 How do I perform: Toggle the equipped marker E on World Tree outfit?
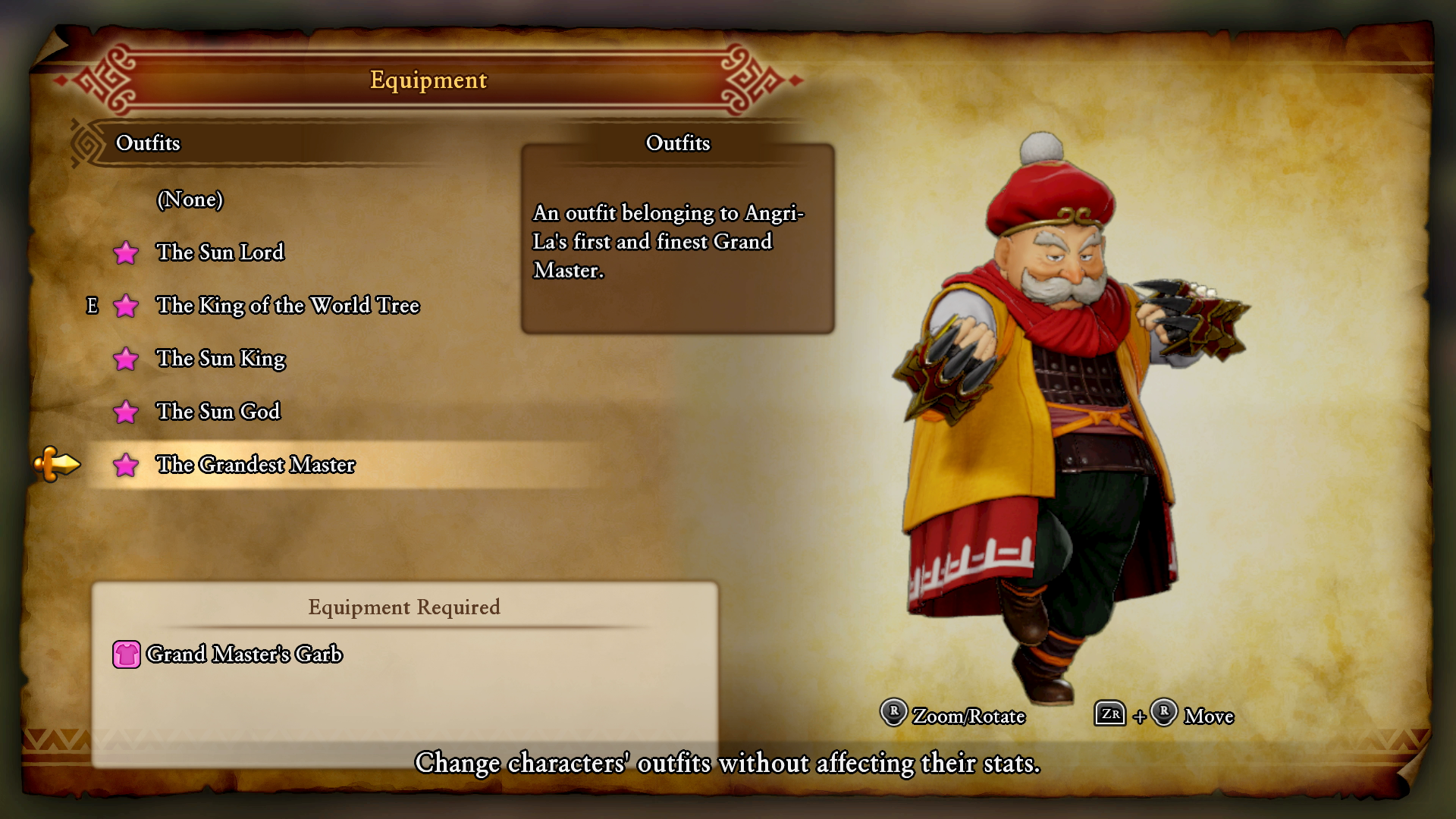(x=93, y=306)
